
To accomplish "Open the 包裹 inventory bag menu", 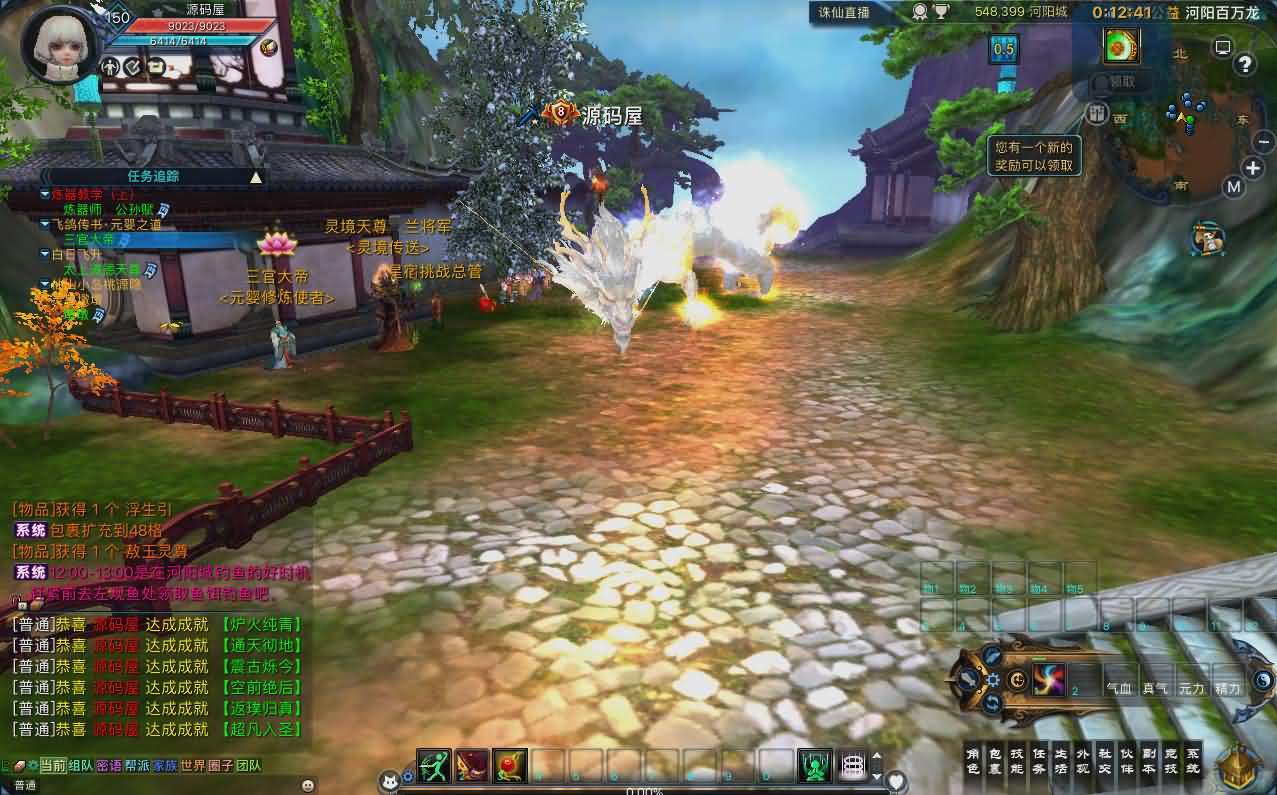I will point(995,761).
